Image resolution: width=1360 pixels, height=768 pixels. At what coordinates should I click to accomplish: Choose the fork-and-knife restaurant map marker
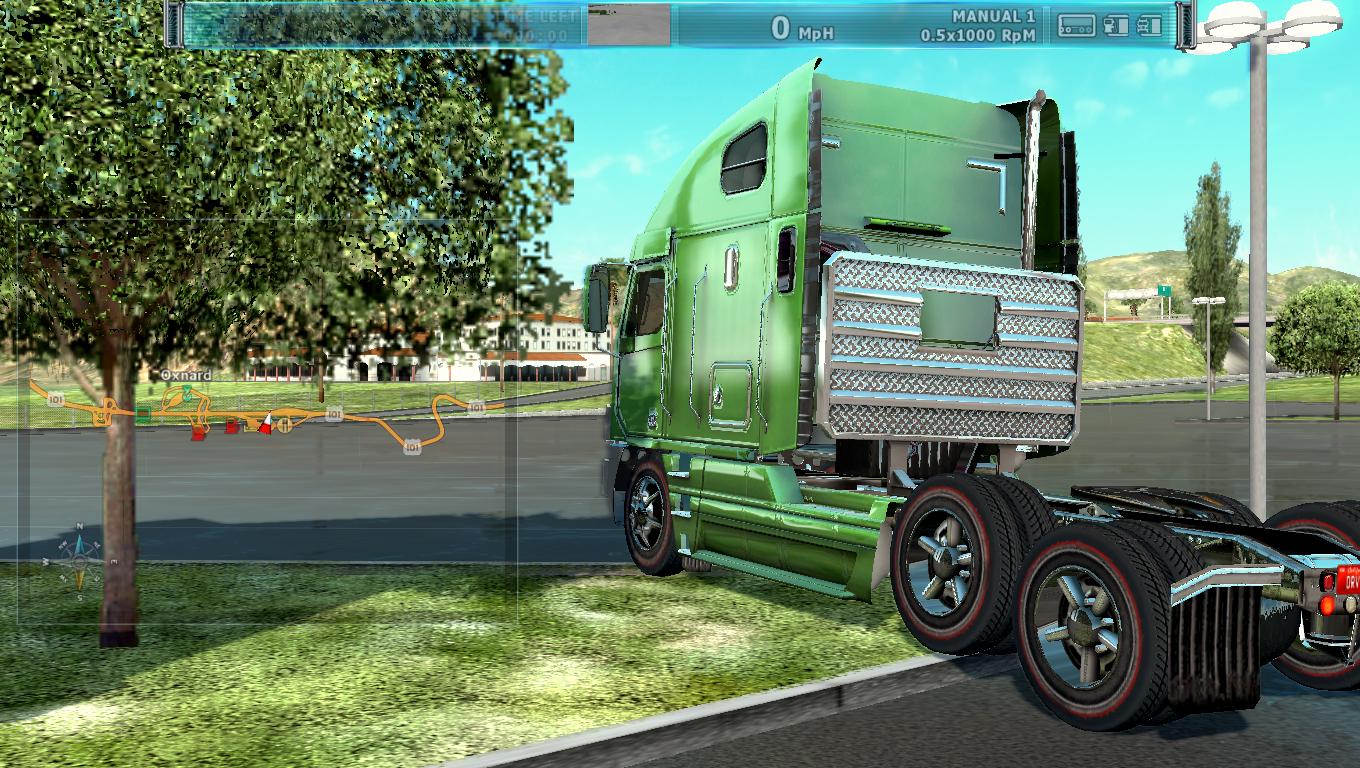(285, 425)
